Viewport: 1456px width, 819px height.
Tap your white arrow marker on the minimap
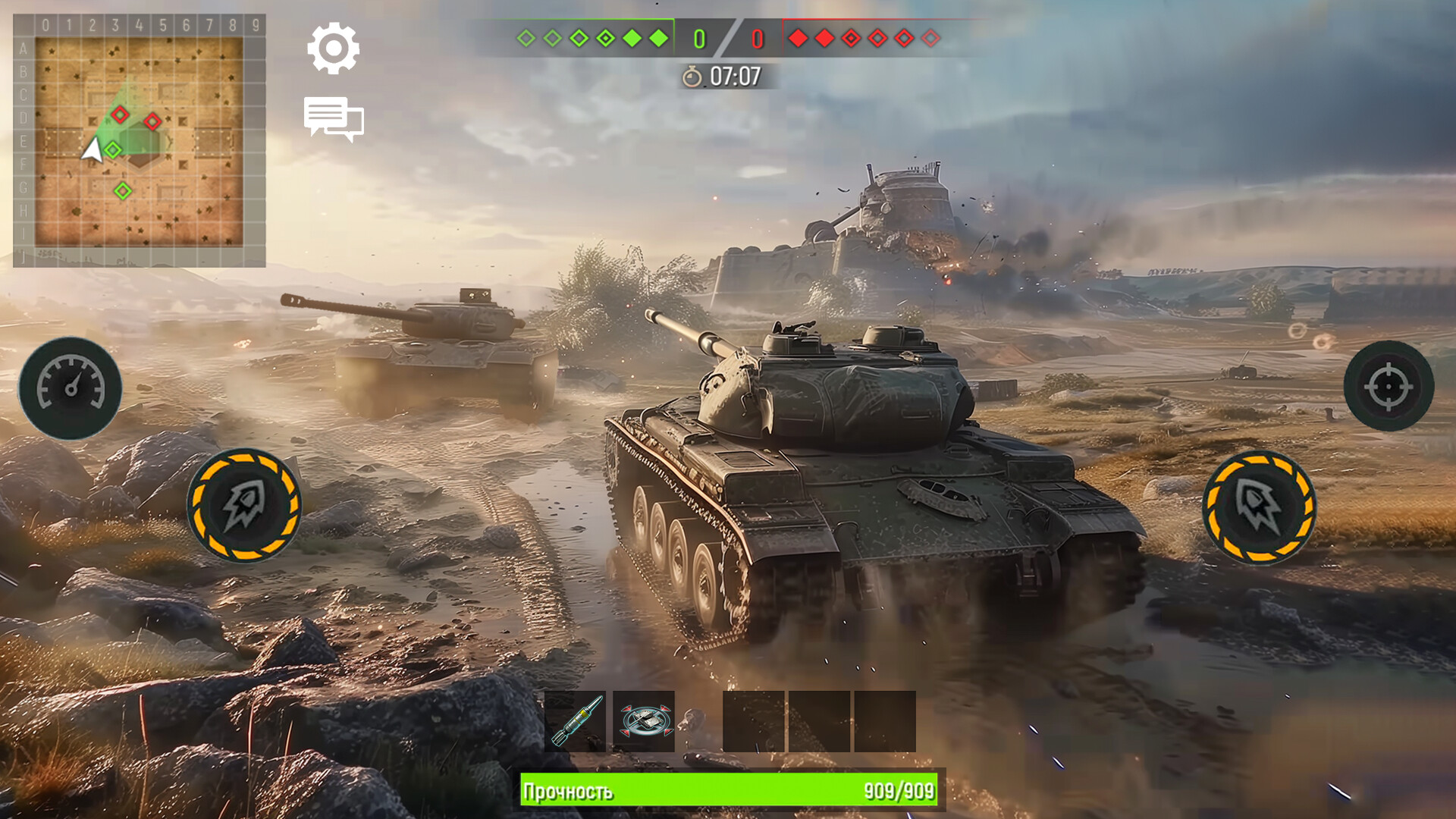tap(93, 151)
